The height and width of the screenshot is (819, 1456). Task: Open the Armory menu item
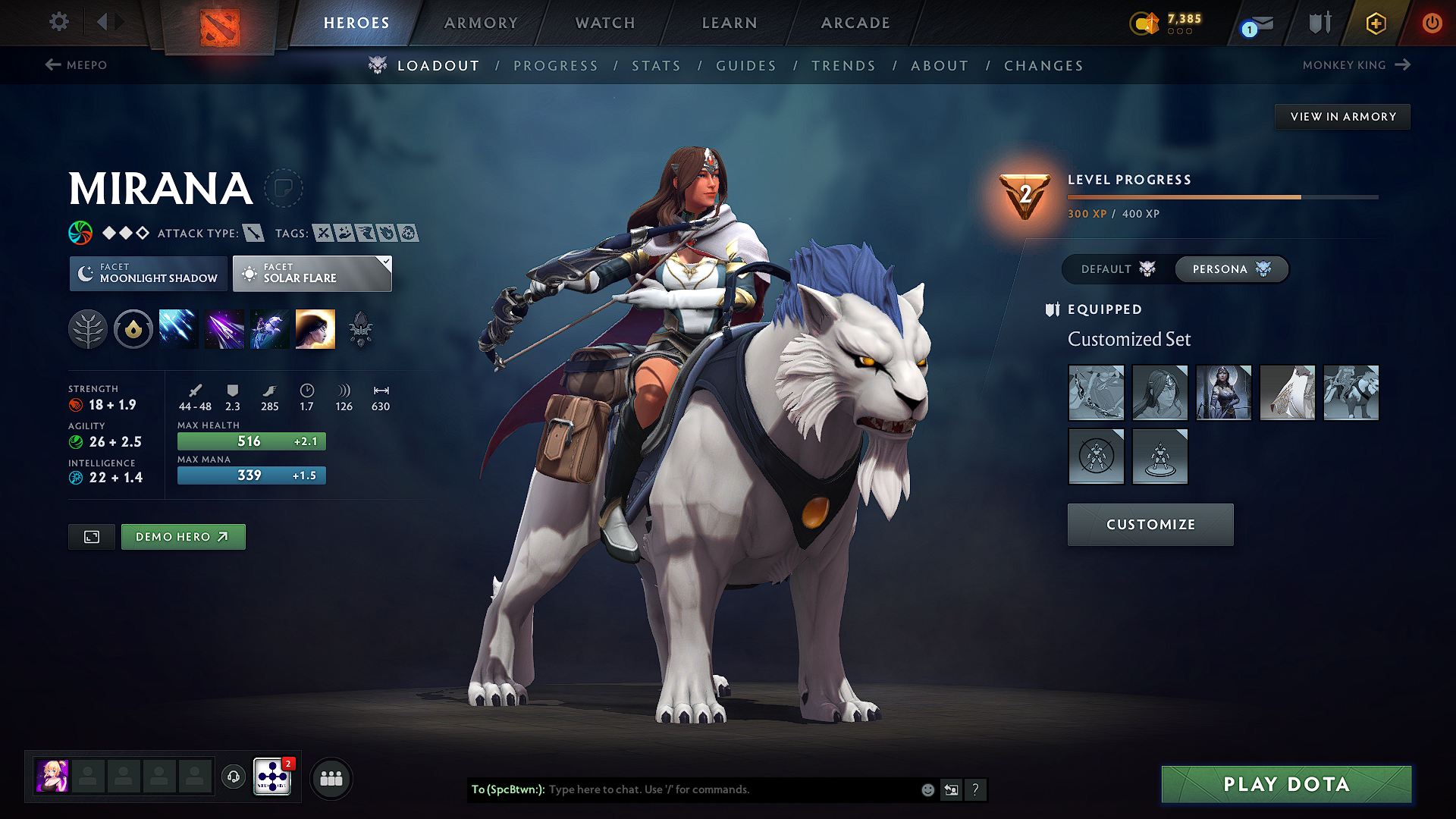[481, 23]
